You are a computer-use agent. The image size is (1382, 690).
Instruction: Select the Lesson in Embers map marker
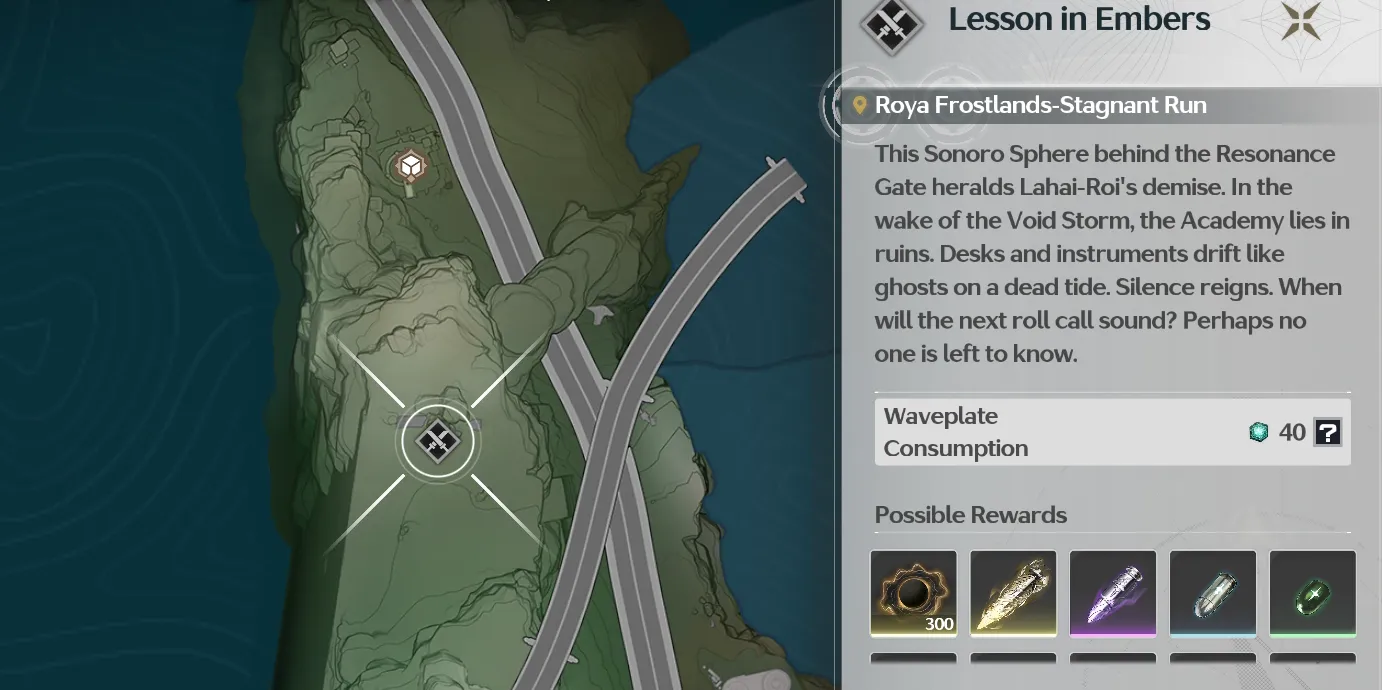[438, 441]
